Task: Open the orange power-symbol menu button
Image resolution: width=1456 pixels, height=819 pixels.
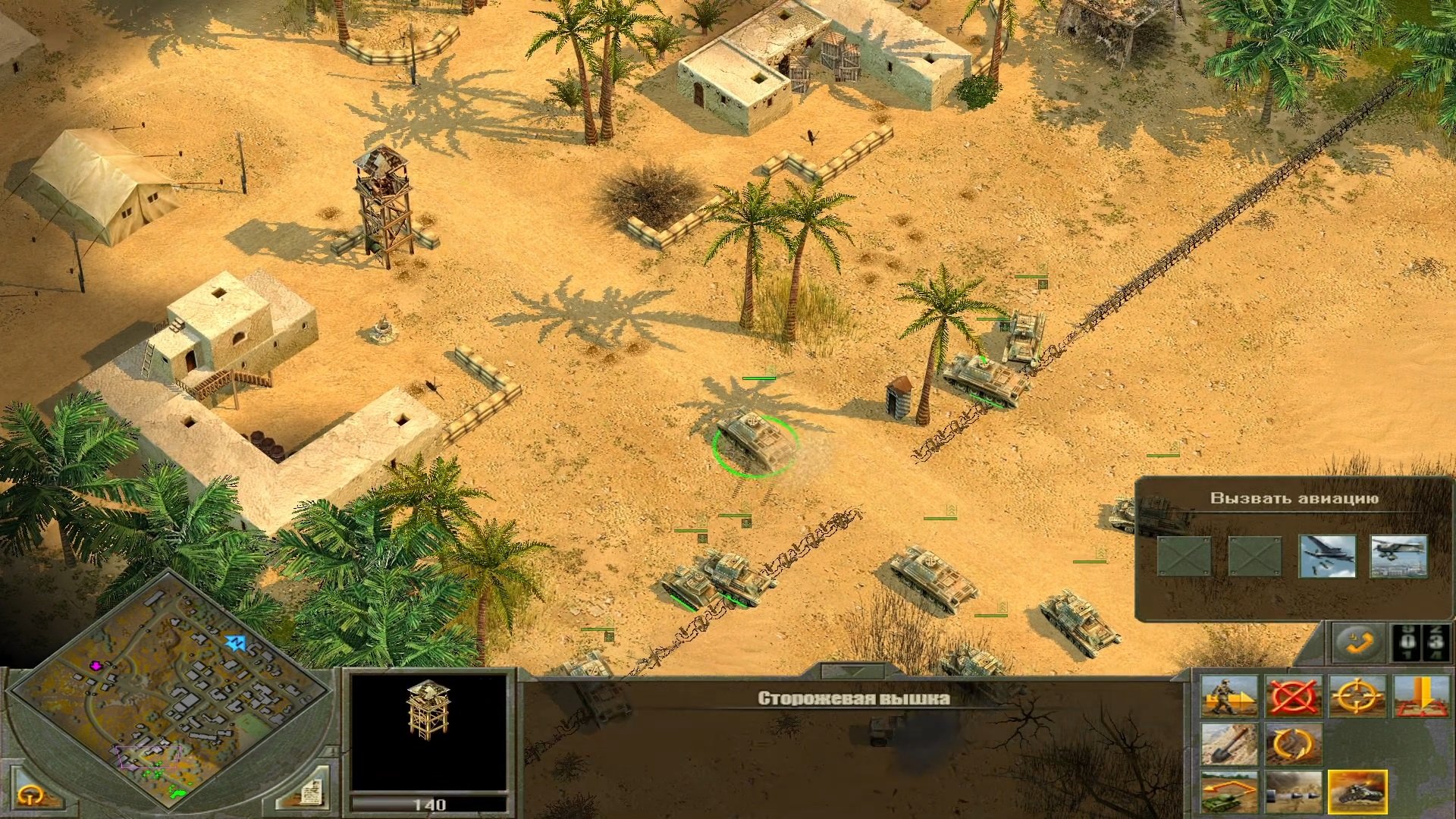Action: pyautogui.click(x=30, y=795)
